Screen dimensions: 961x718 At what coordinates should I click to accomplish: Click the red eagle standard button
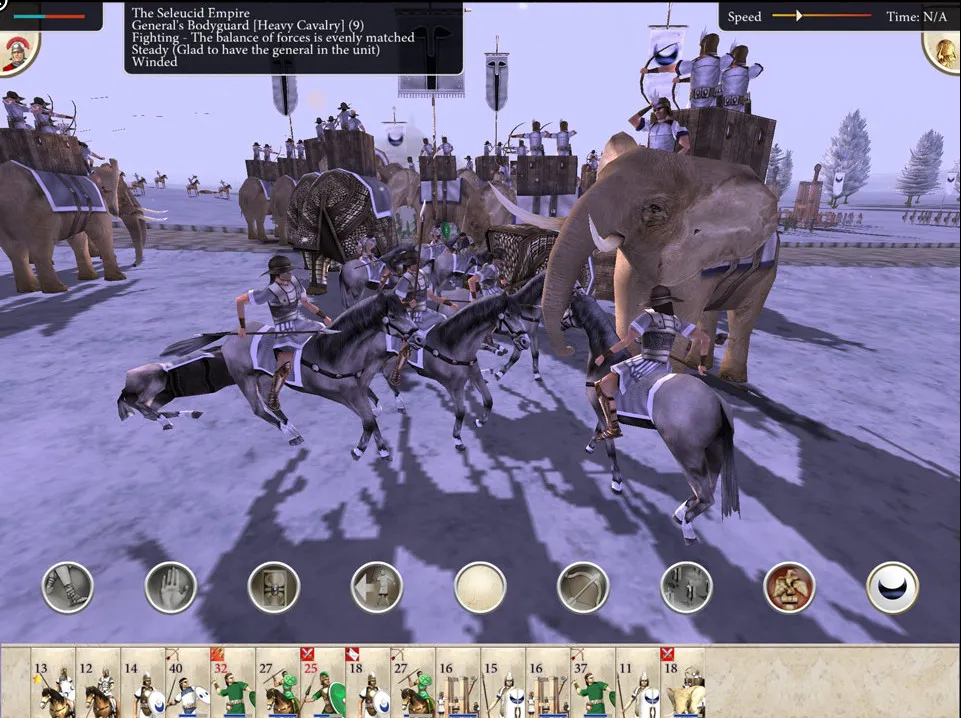point(789,587)
